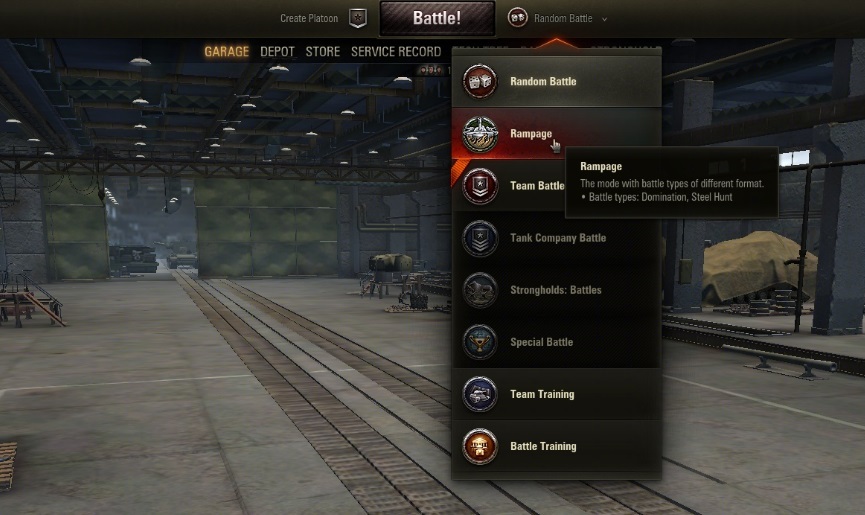The image size is (865, 515).
Task: Choose Tank Company Battle
Action: (557, 238)
